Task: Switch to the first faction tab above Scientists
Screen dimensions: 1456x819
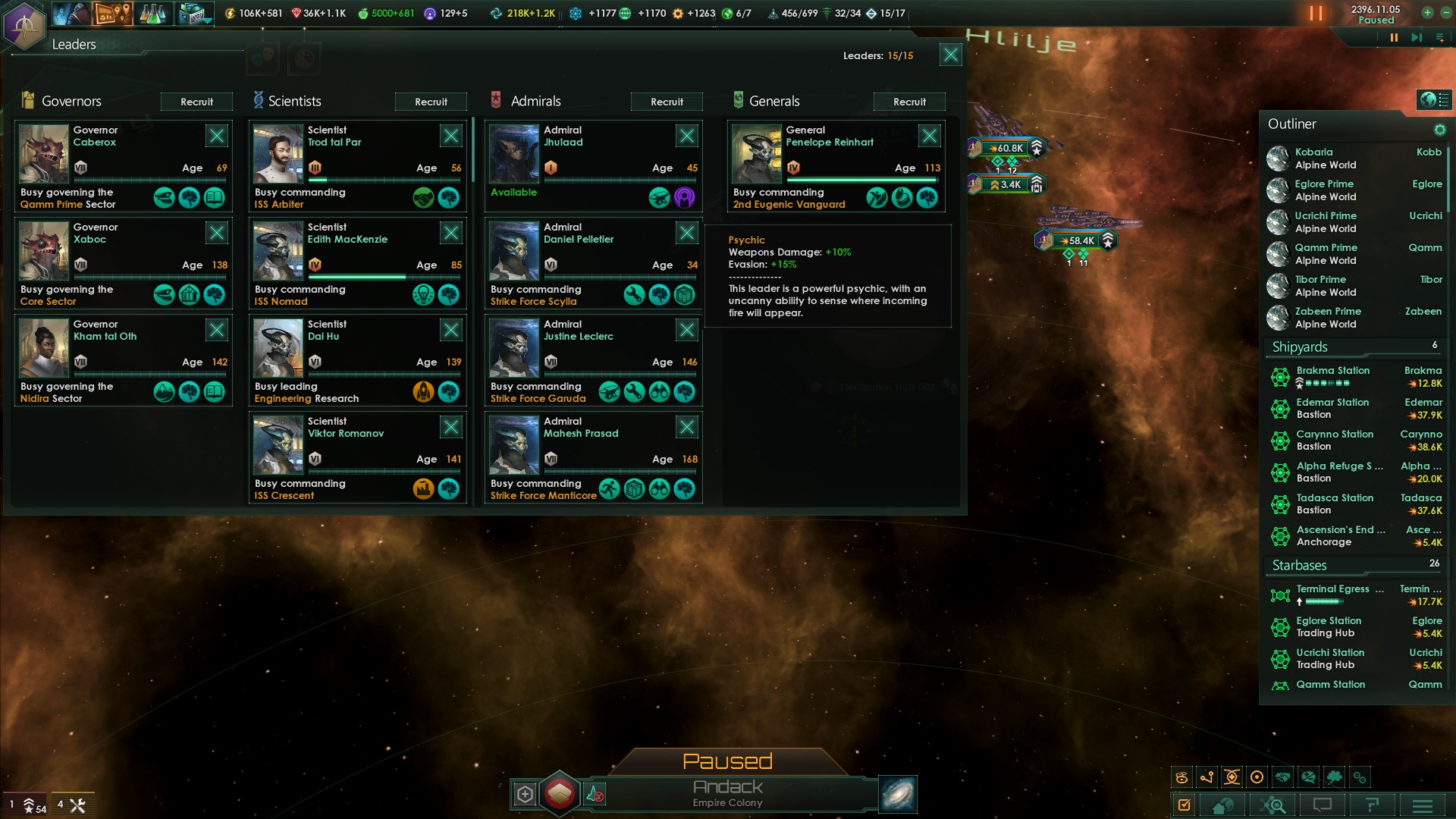Action: [x=262, y=58]
